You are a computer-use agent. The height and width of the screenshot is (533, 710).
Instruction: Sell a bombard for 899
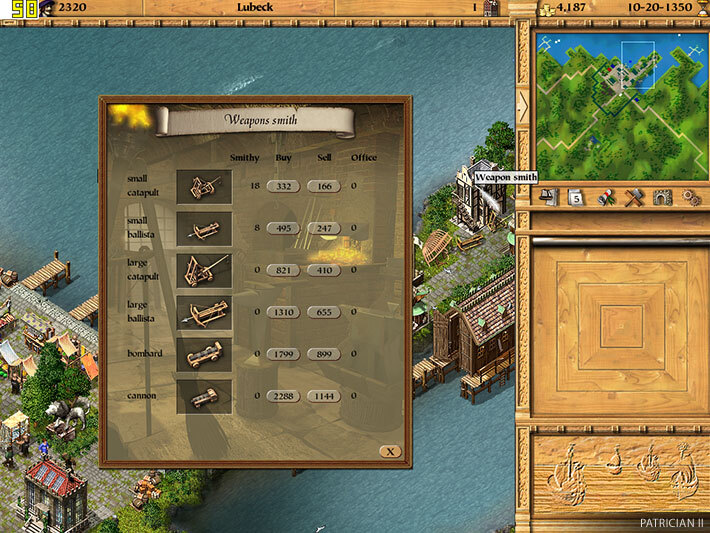point(324,354)
